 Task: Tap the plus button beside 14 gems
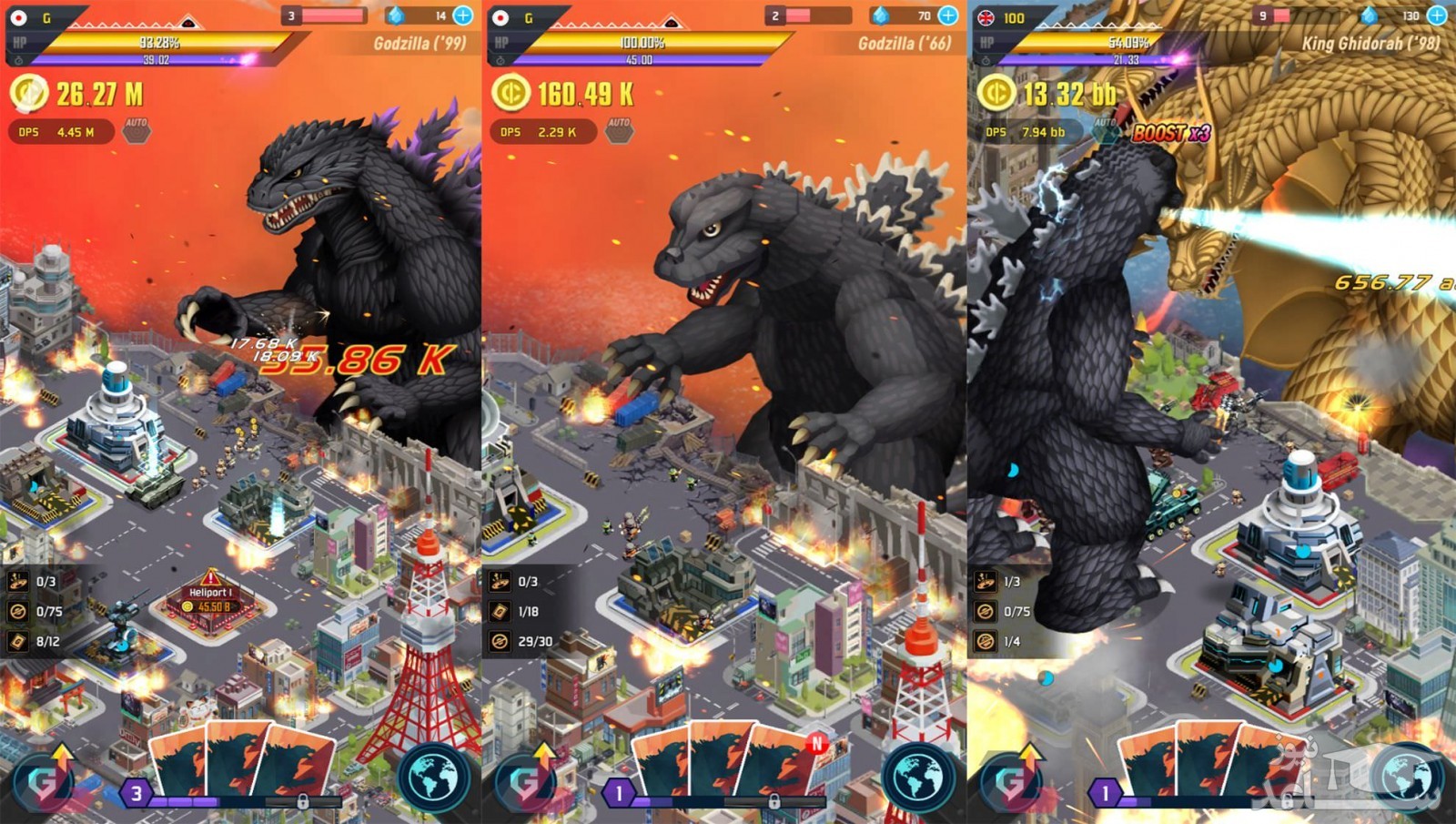pyautogui.click(x=463, y=15)
